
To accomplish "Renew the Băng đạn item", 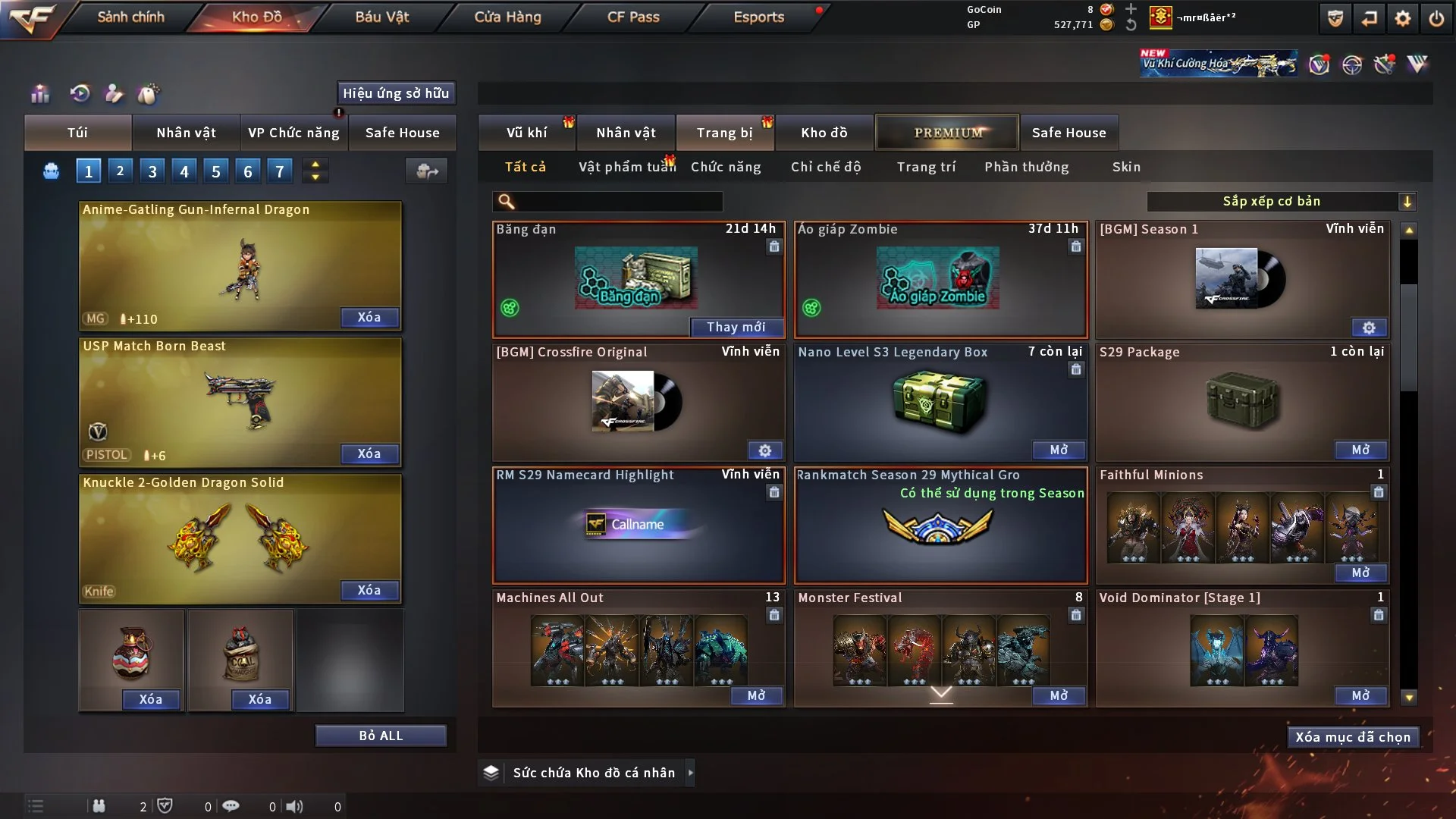I will 736,327.
